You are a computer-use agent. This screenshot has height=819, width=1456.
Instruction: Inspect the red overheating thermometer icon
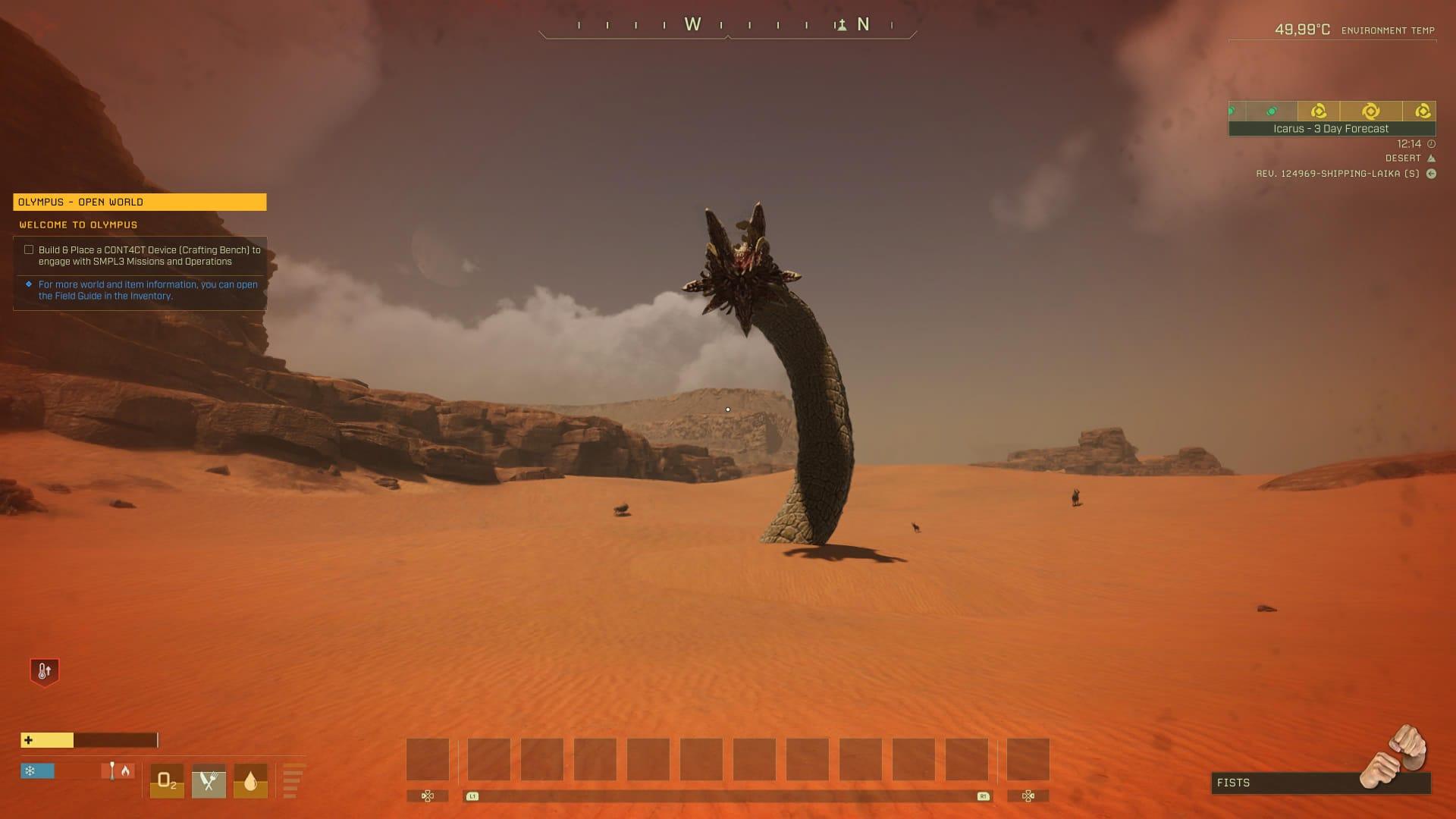tap(44, 671)
